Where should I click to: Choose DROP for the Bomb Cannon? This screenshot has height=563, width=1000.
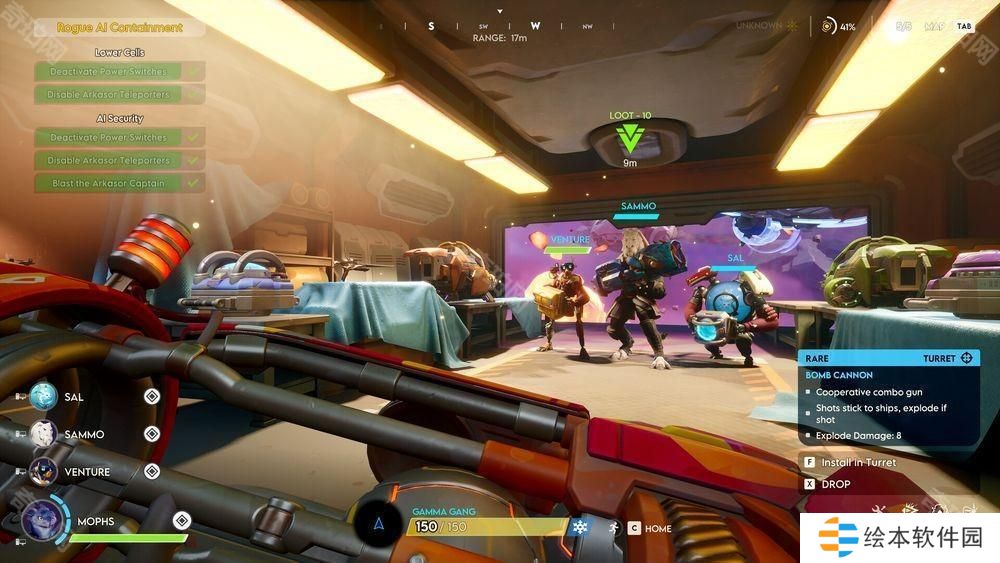pos(835,484)
